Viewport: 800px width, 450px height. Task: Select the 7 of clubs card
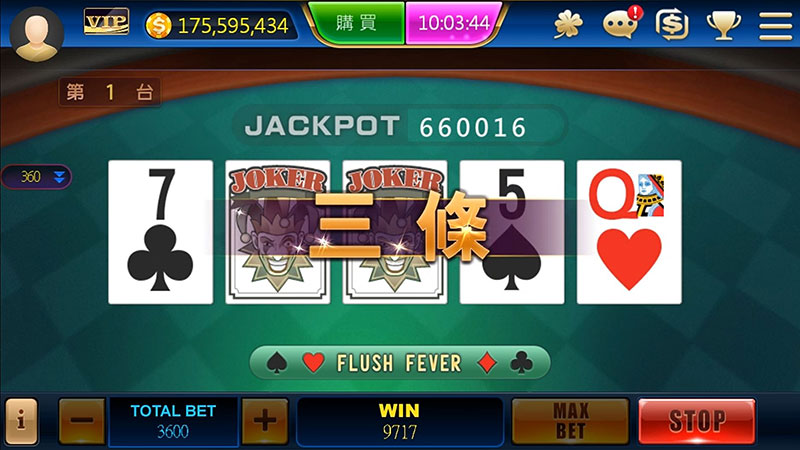(160, 232)
